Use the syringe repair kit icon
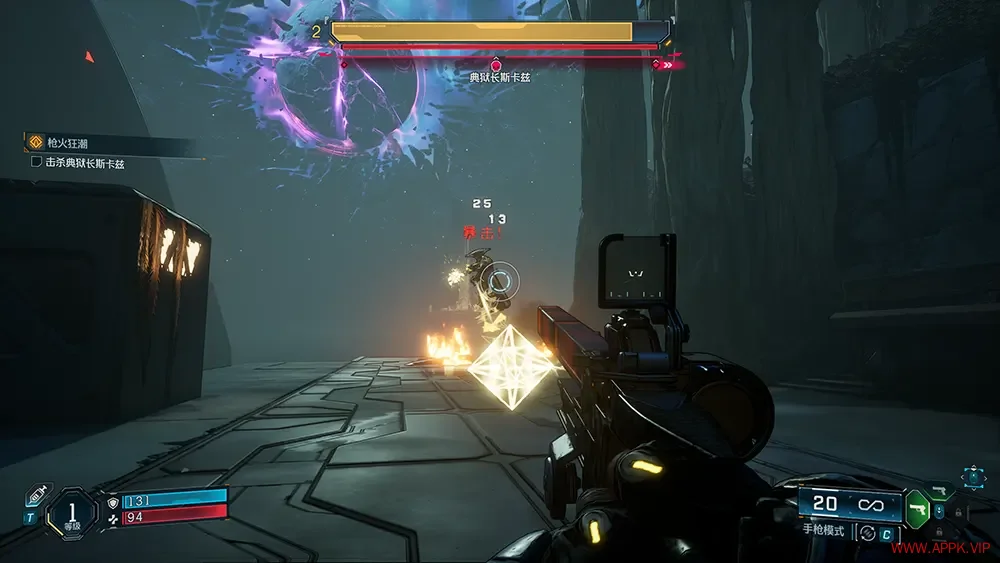This screenshot has height=563, width=1000. pos(36,496)
